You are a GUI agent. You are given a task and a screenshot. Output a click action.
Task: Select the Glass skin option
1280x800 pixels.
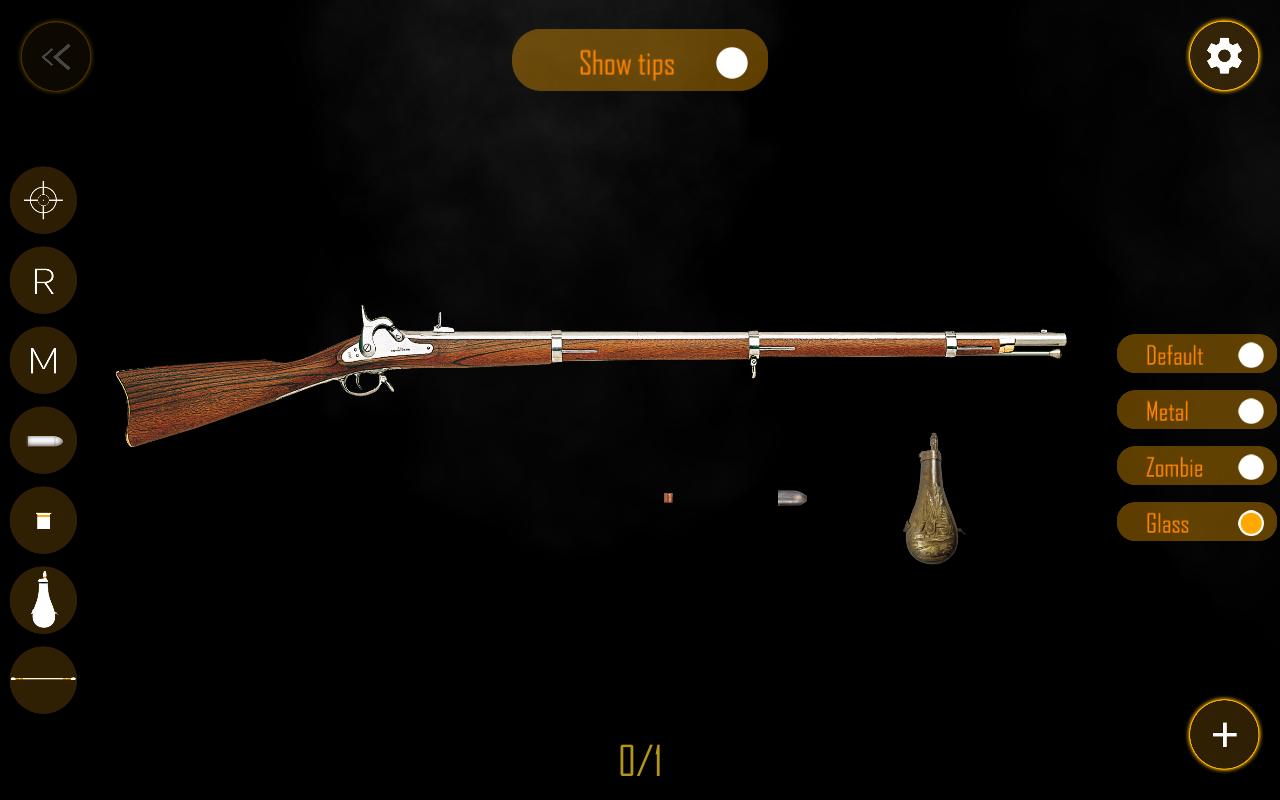[1196, 523]
